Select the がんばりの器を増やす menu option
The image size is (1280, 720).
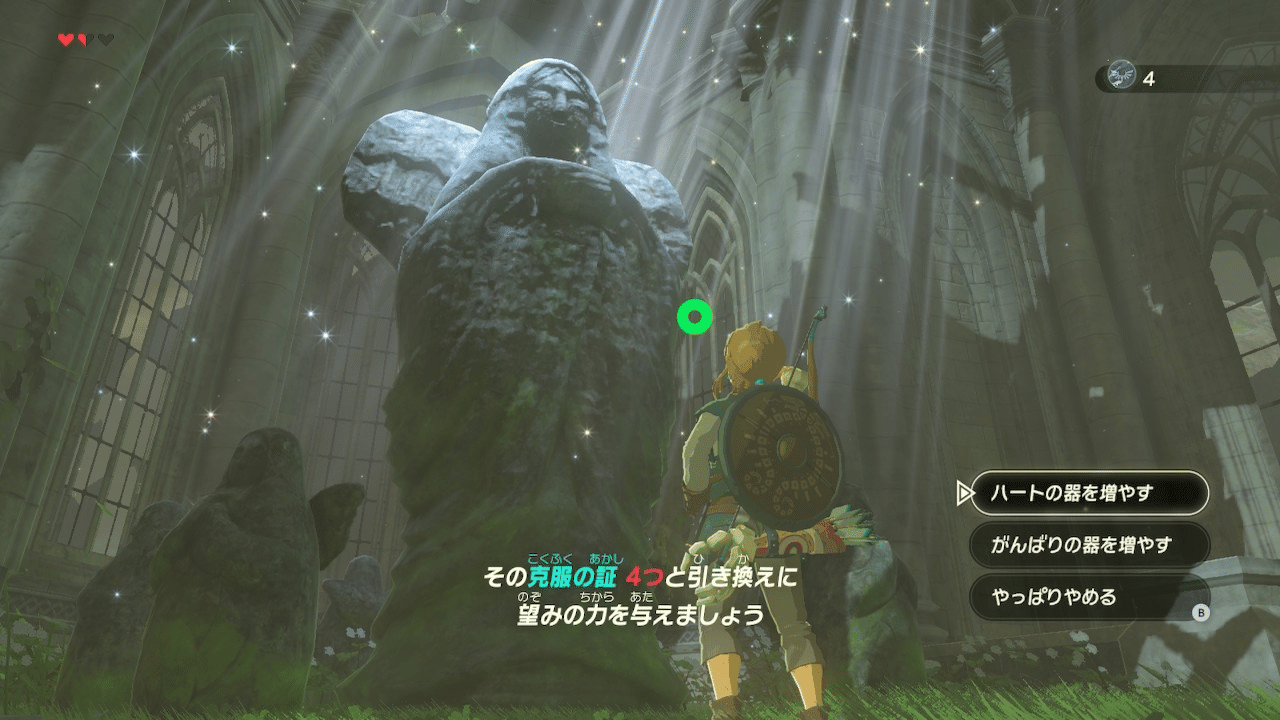coord(1090,545)
